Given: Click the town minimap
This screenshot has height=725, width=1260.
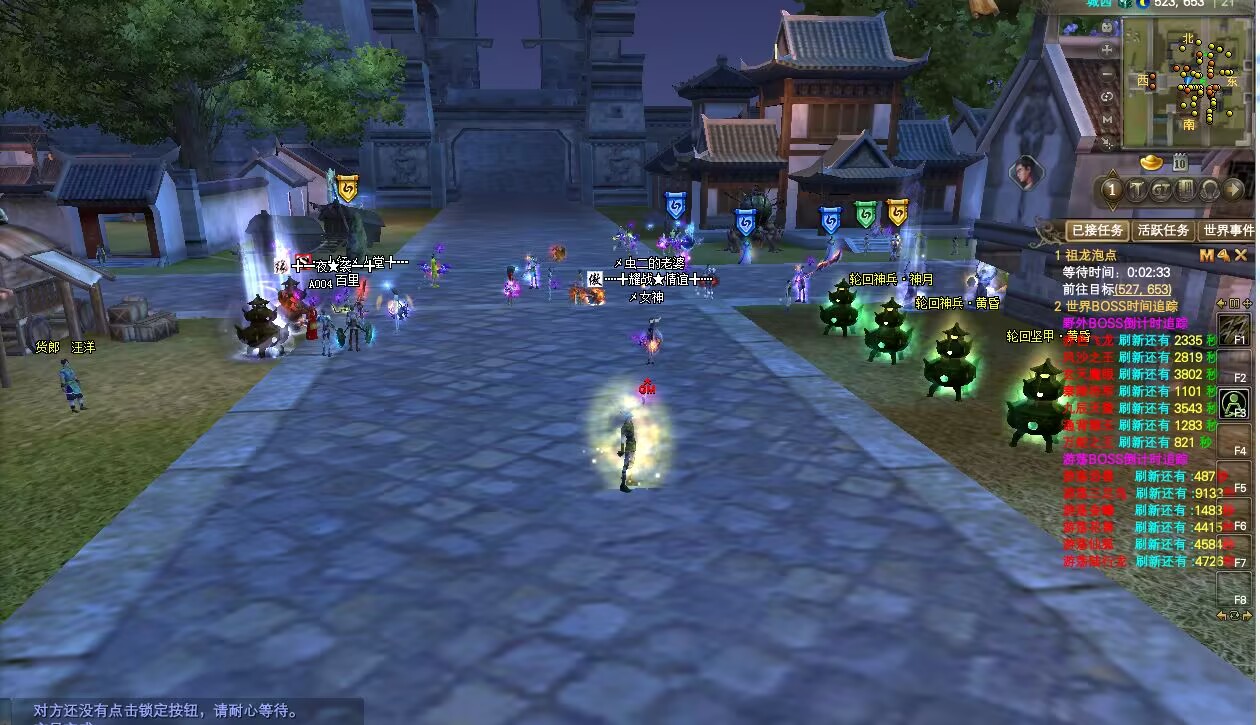Looking at the screenshot, I should coord(1187,83).
